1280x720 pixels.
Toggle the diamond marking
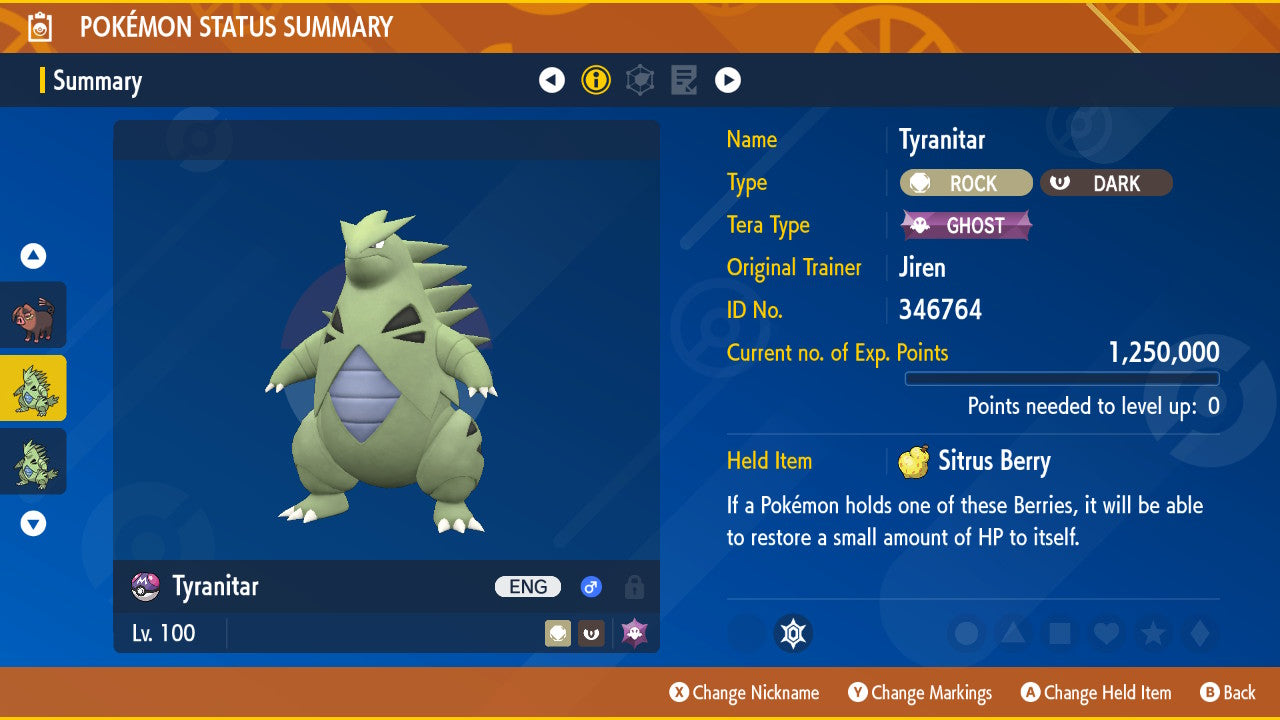click(x=1199, y=633)
